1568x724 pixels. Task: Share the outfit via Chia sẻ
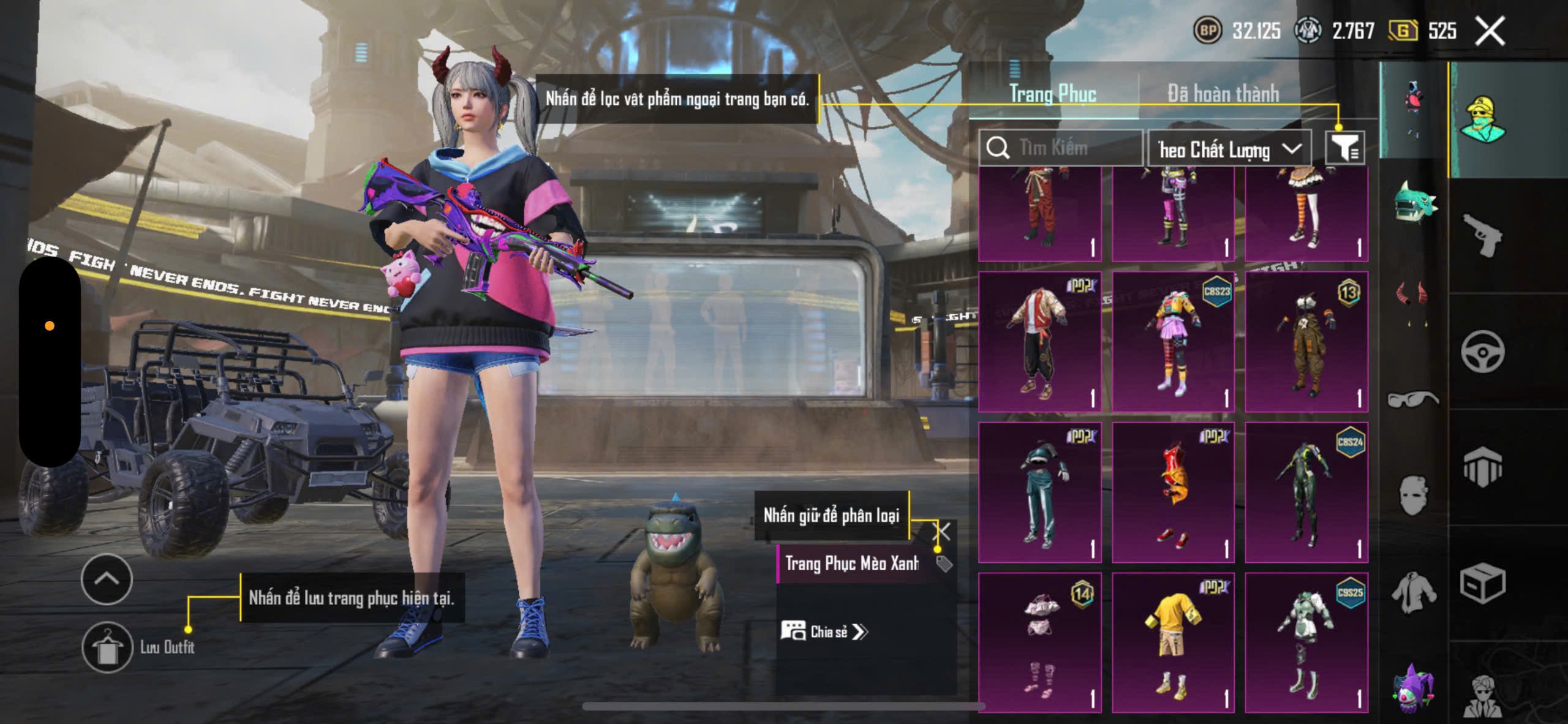824,632
